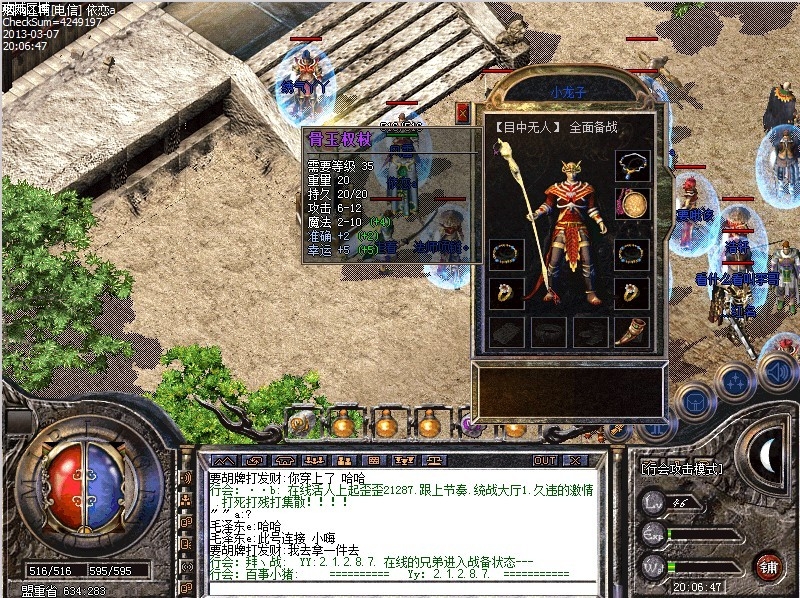
Task: Select the horn item slot
Action: (632, 332)
